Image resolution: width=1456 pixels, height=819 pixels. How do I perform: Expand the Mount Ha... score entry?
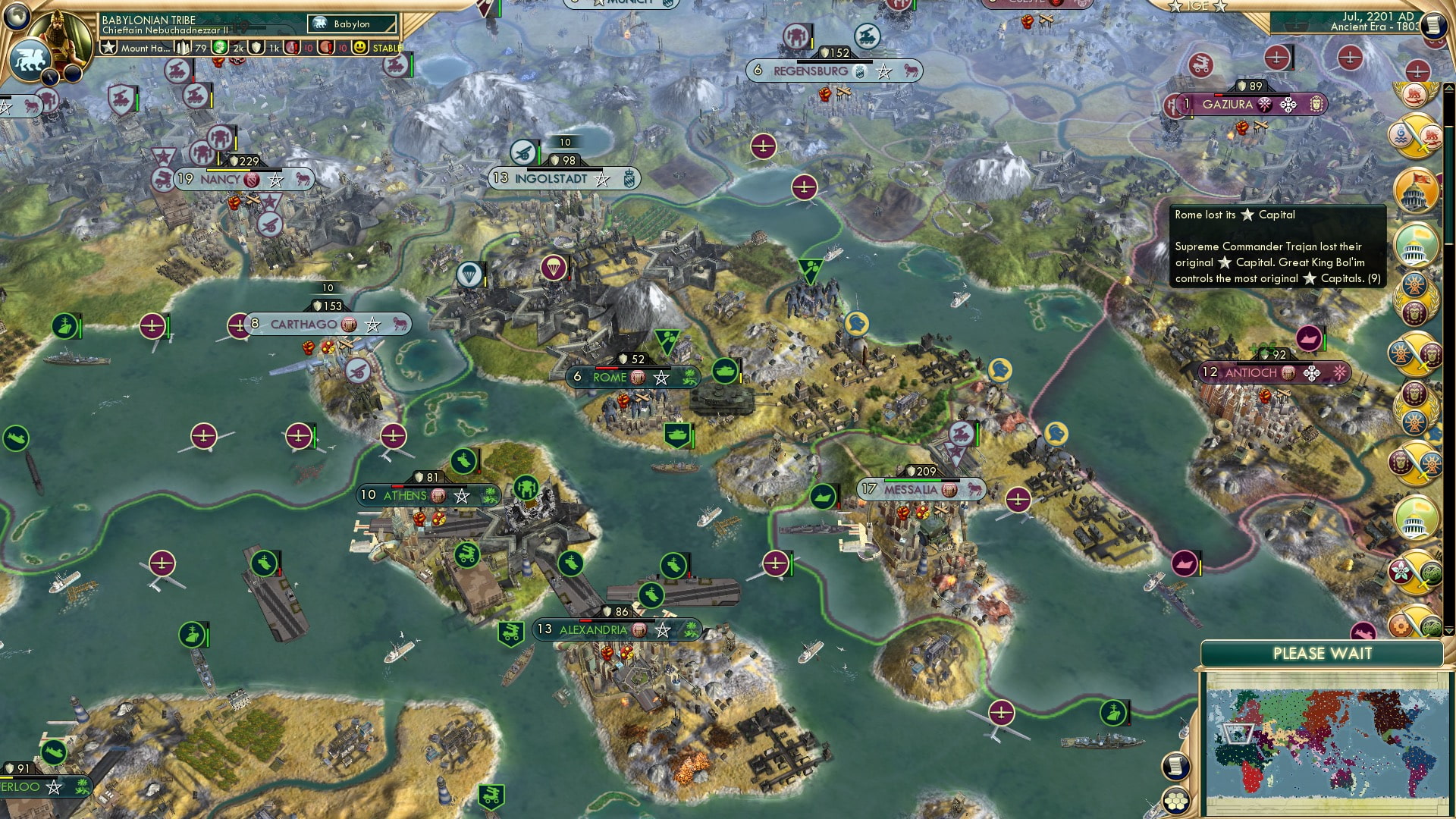click(x=146, y=49)
